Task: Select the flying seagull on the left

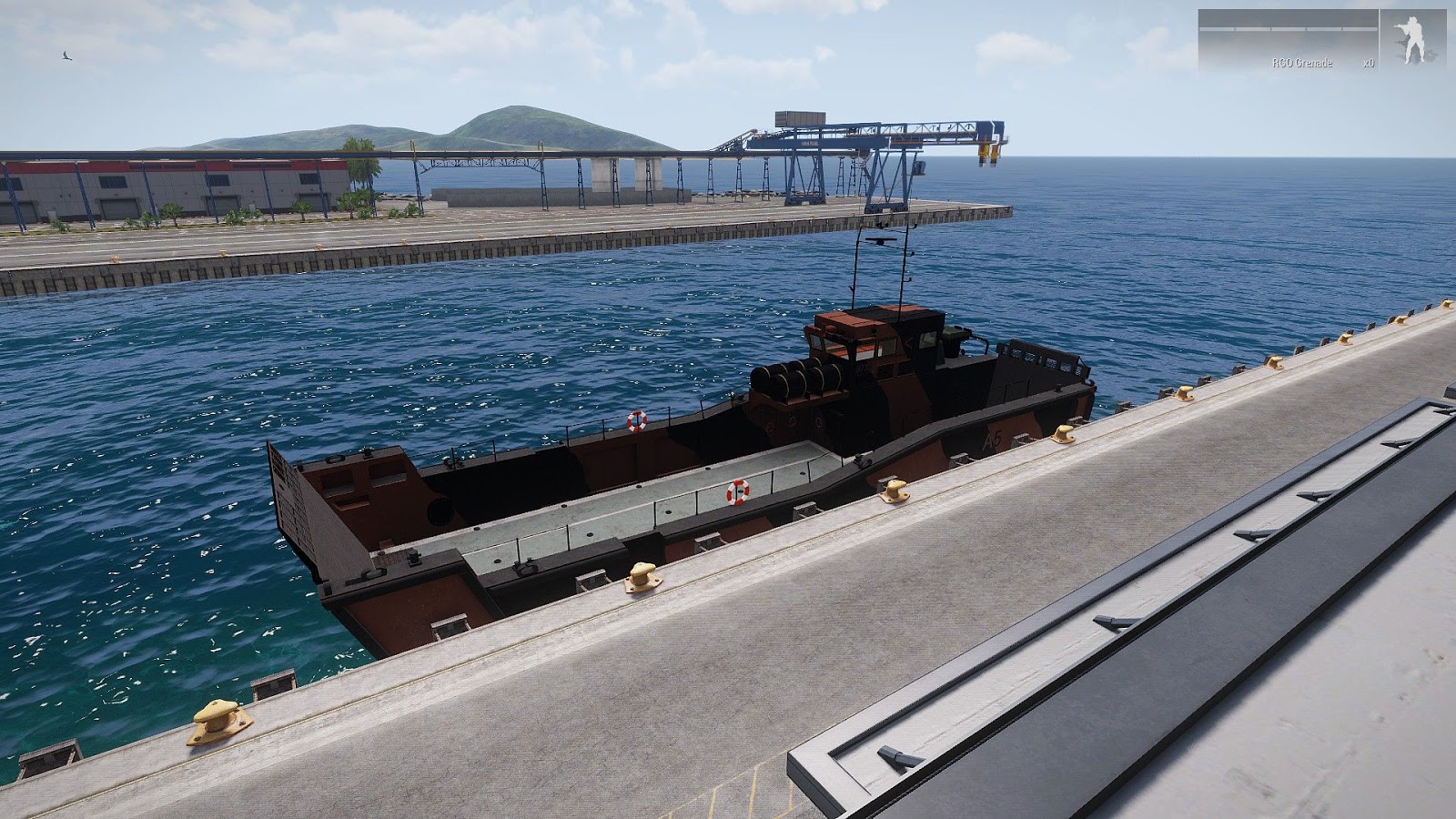Action: 66,56
